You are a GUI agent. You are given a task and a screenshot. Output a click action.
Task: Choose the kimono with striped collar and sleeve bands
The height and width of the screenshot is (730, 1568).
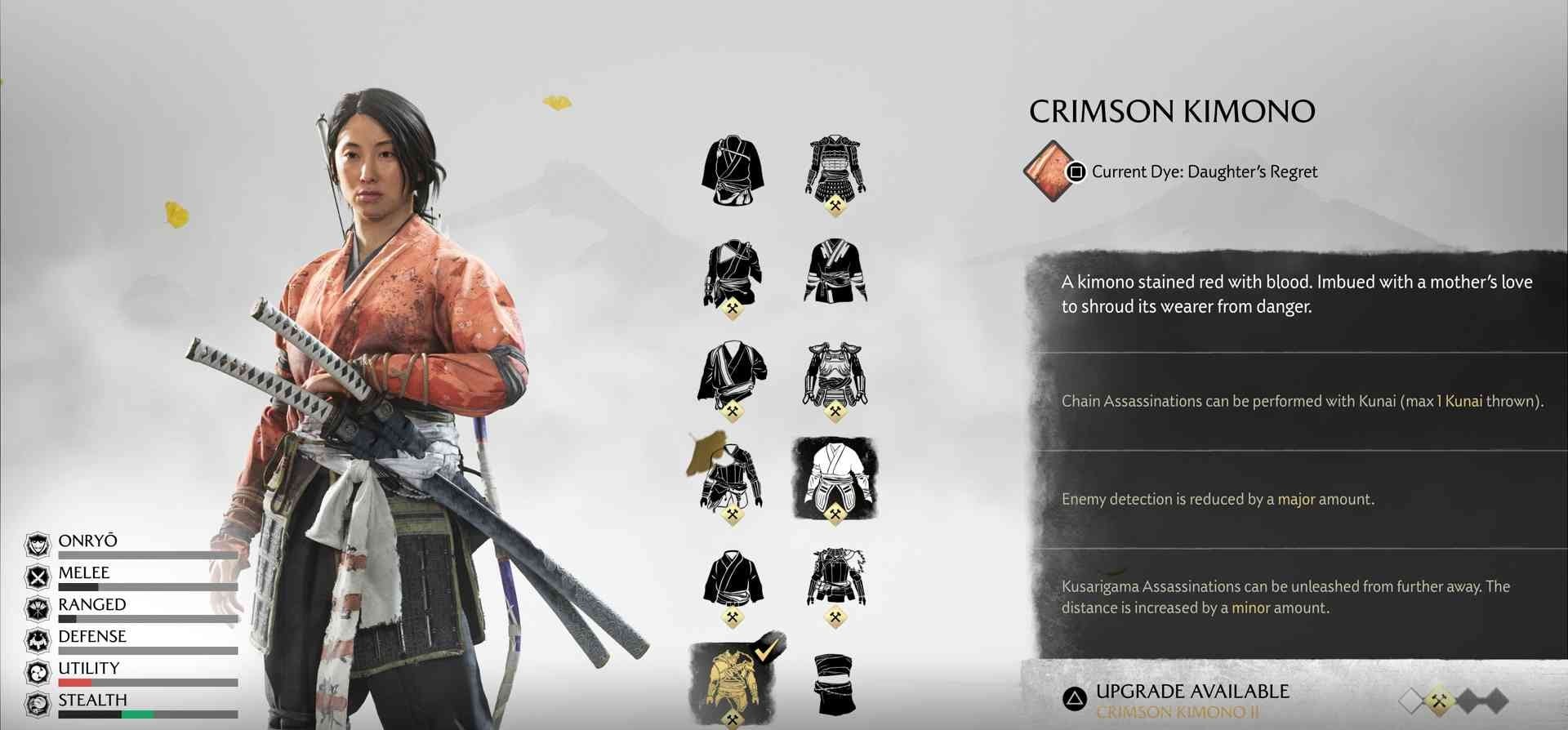835,271
